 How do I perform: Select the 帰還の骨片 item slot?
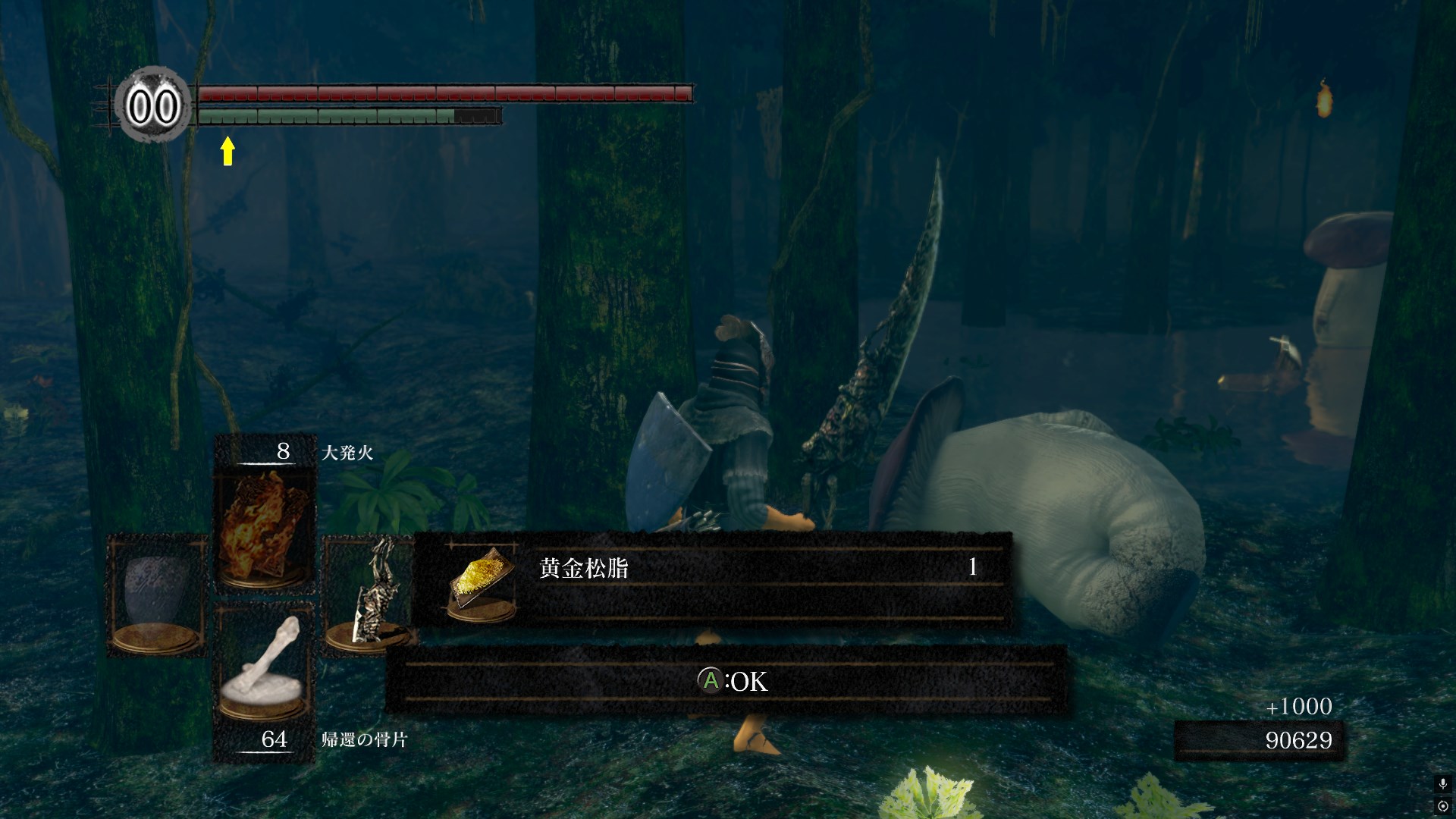[x=264, y=665]
